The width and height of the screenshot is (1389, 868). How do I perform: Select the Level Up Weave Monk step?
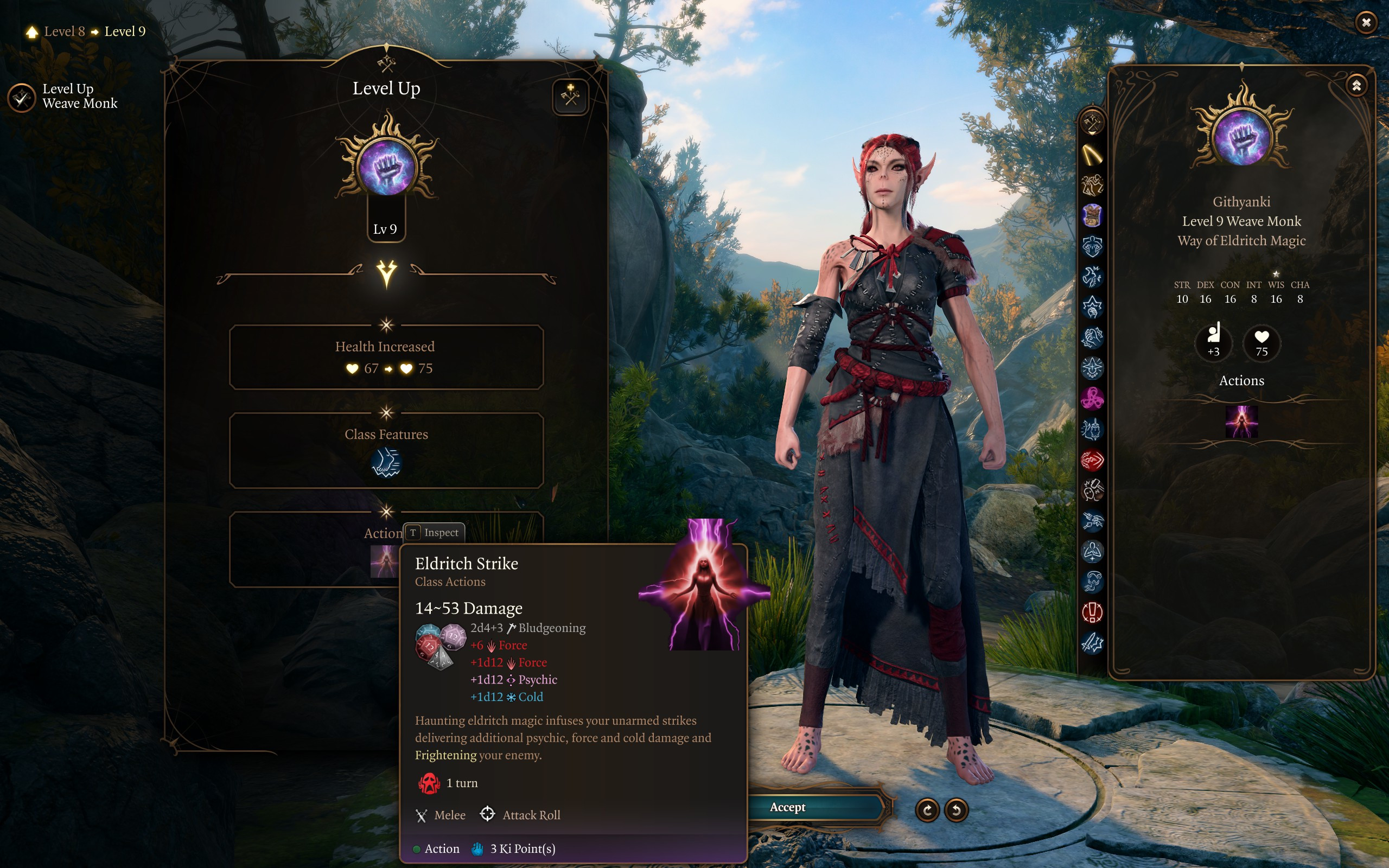[22, 98]
